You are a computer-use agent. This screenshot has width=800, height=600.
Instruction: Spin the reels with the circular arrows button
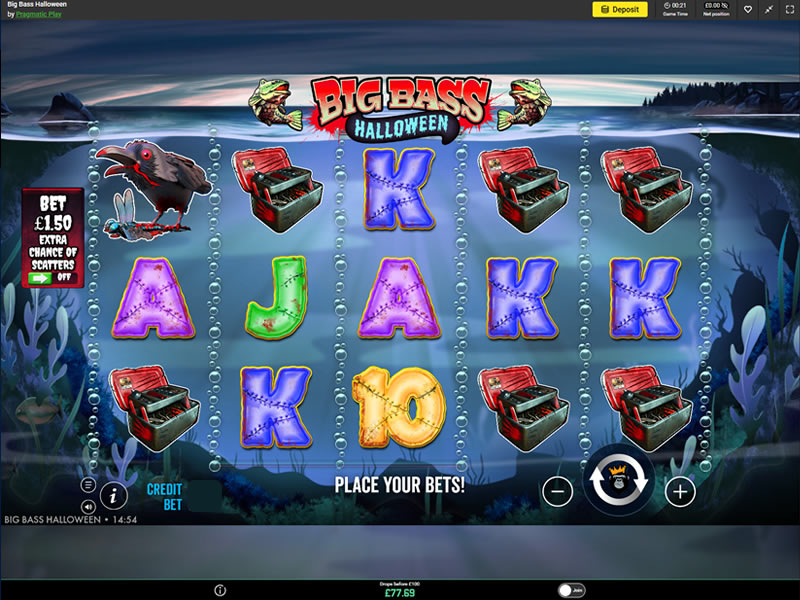click(619, 480)
